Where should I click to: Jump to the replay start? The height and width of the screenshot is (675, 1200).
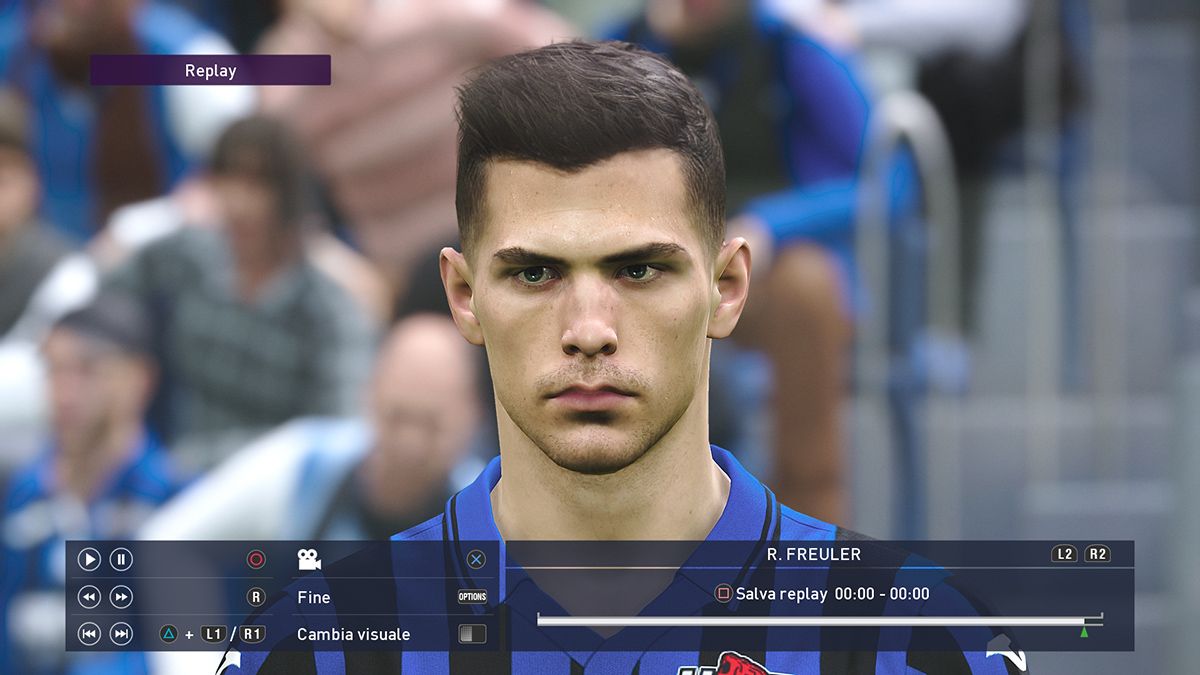coord(89,634)
